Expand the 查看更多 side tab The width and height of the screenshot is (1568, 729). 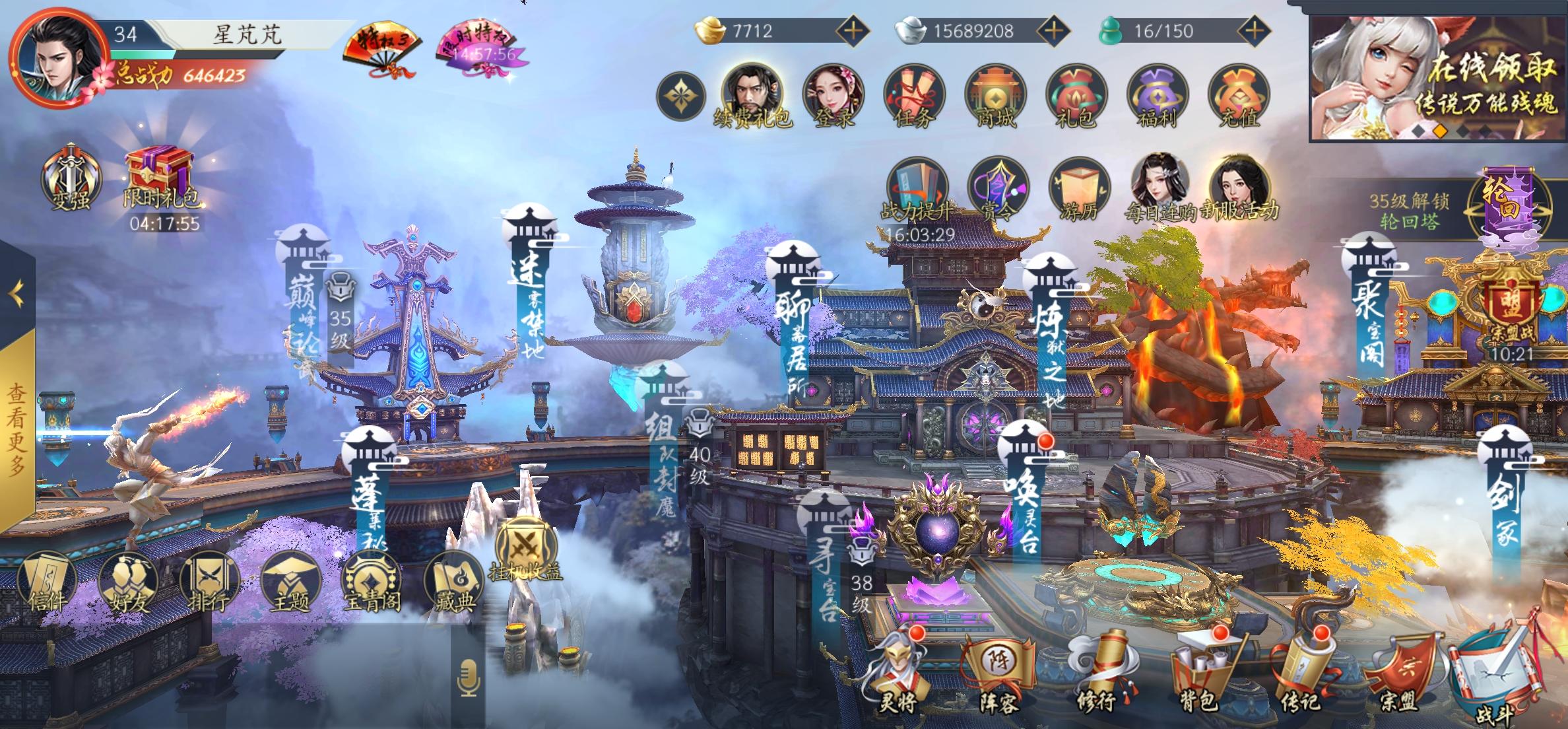coord(17,429)
